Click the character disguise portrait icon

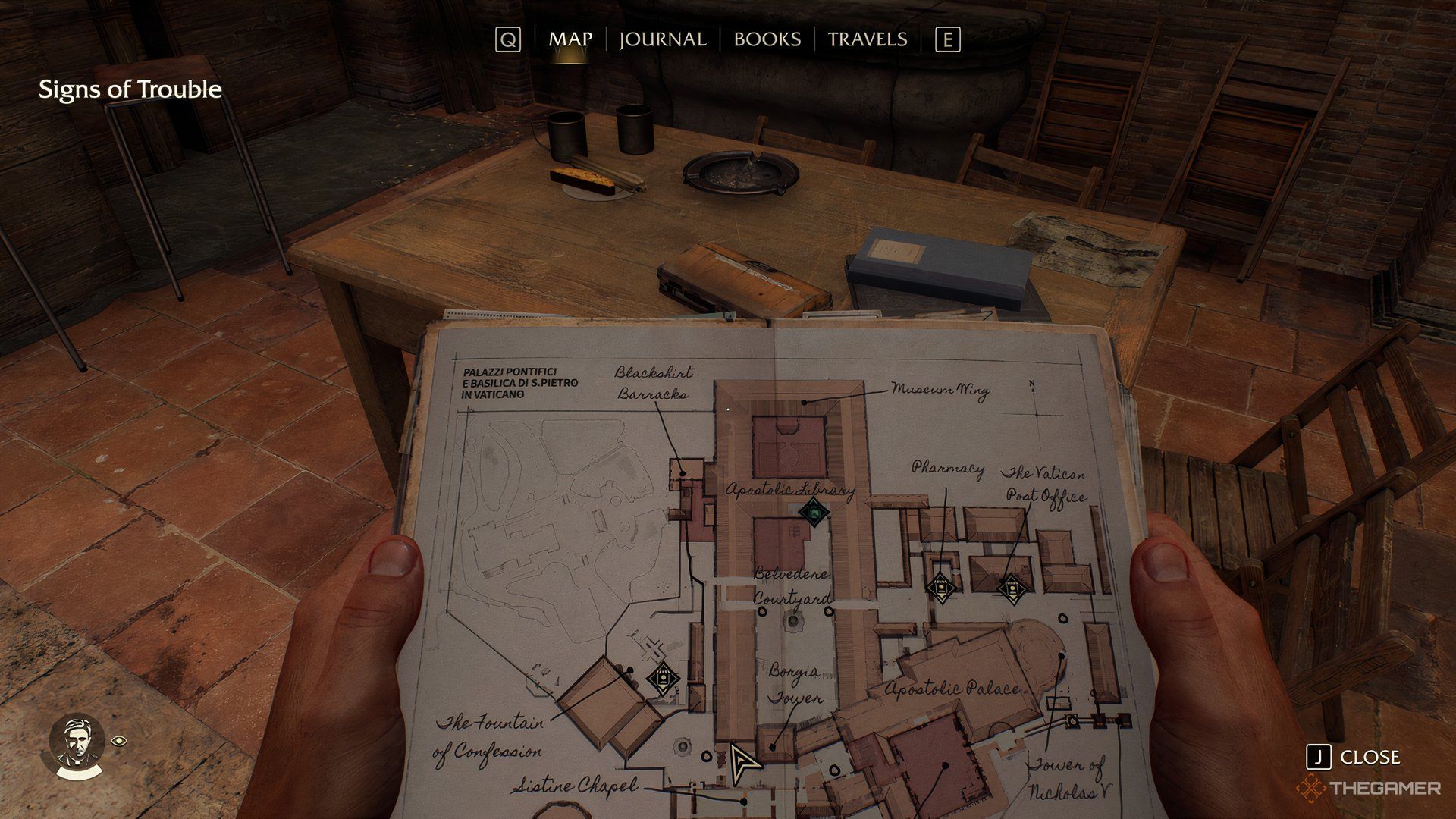77,747
